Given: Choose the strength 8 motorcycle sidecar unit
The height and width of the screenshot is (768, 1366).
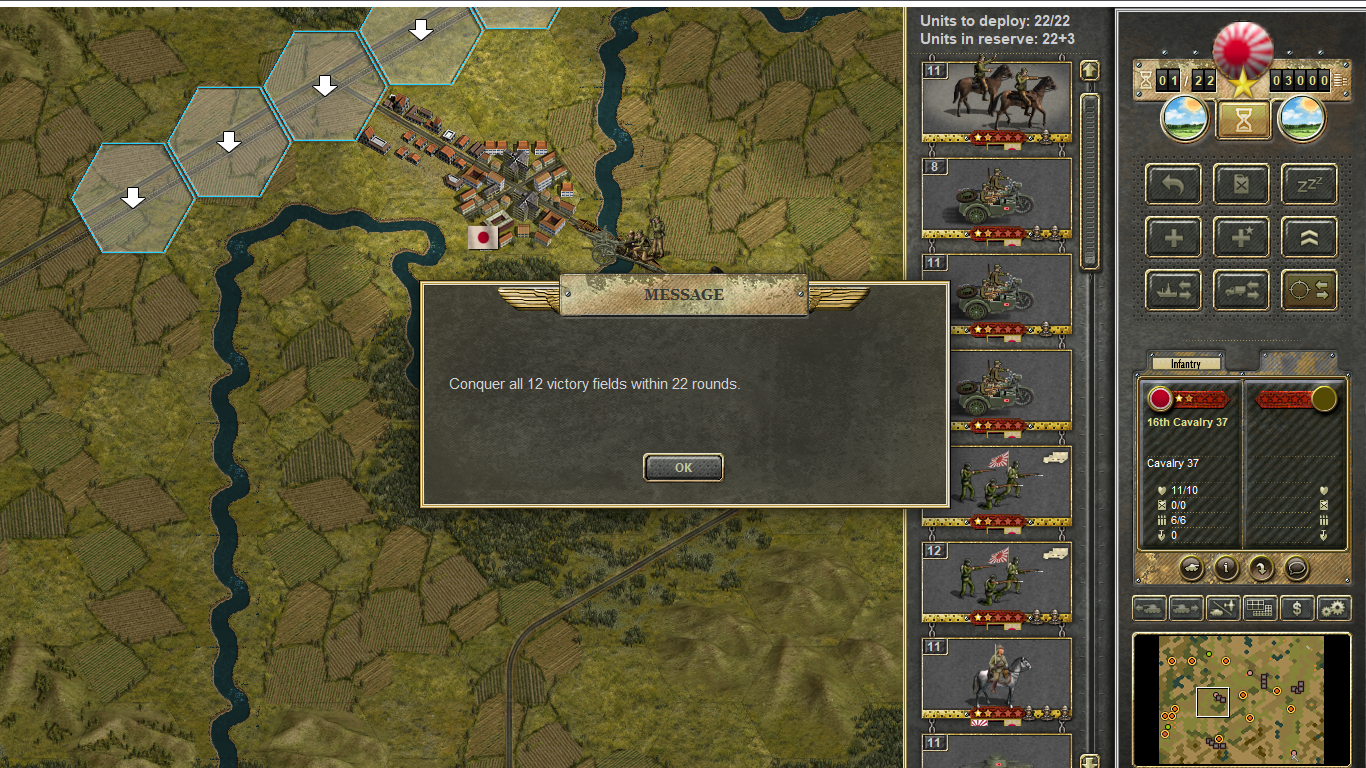Looking at the screenshot, I should click(x=996, y=197).
